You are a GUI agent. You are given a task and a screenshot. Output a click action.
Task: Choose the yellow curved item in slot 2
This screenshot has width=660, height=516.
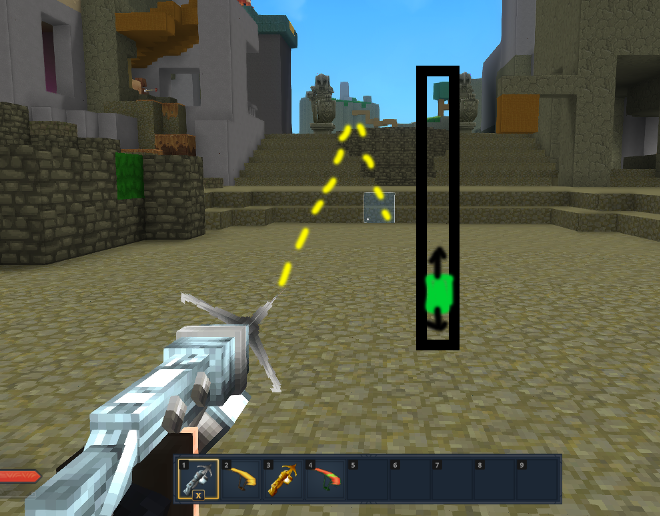pos(241,479)
